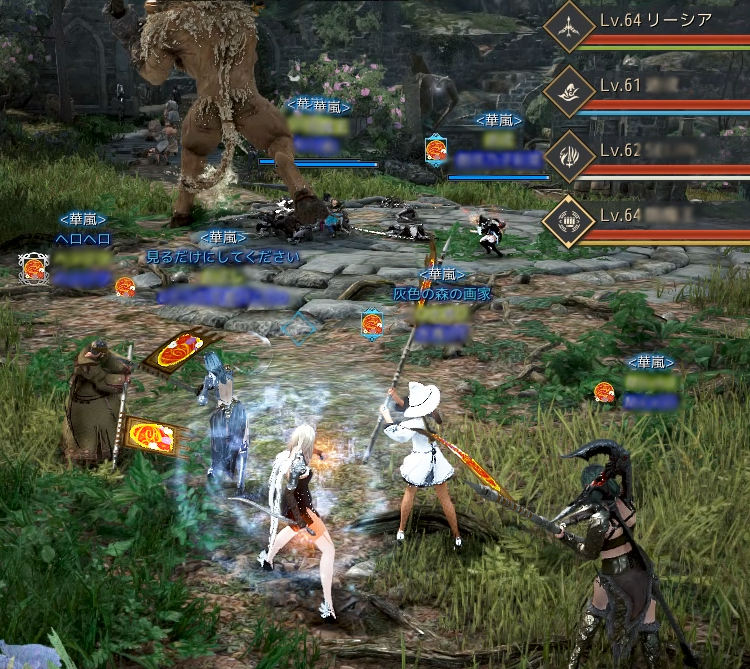Click the fist class icon

pos(570,220)
